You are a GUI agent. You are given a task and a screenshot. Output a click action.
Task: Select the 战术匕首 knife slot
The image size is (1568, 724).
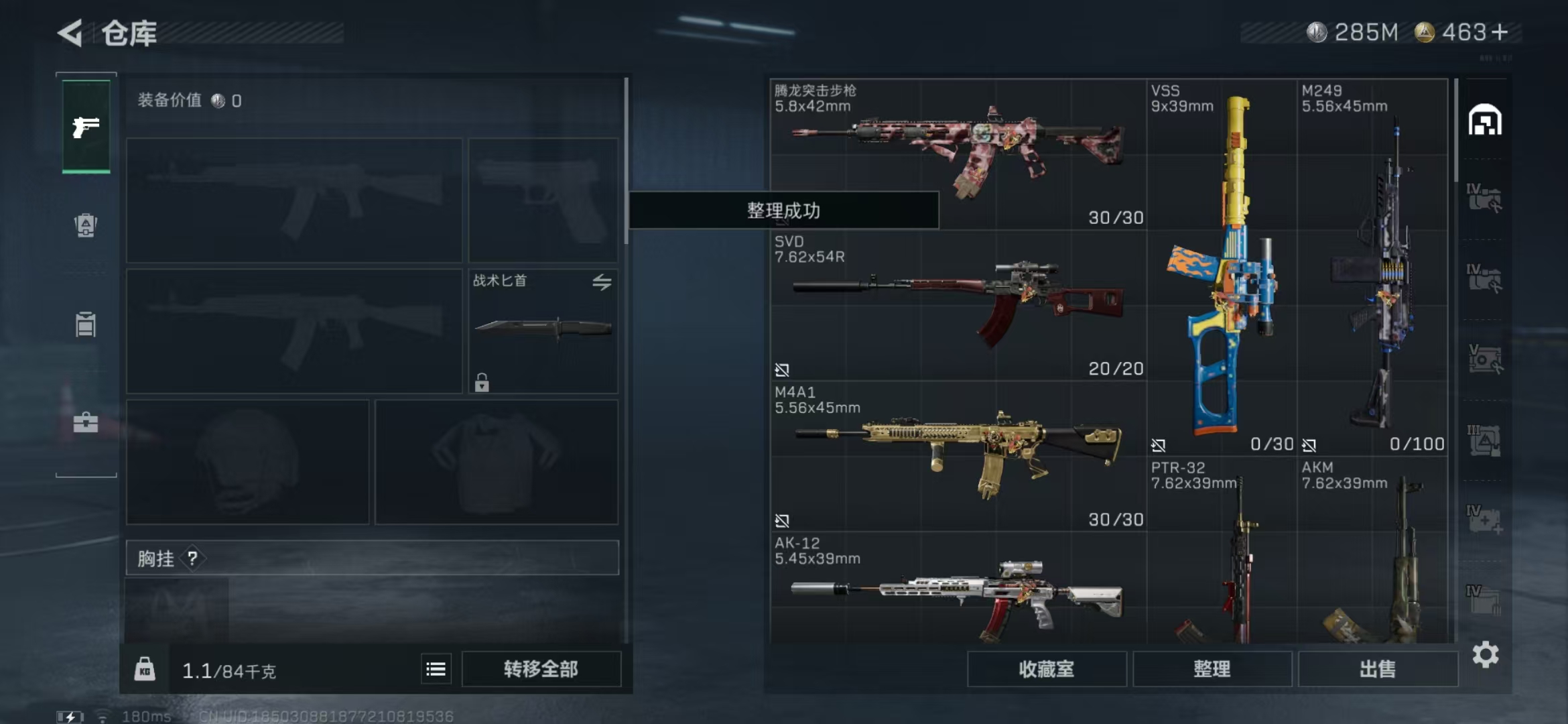pos(543,330)
